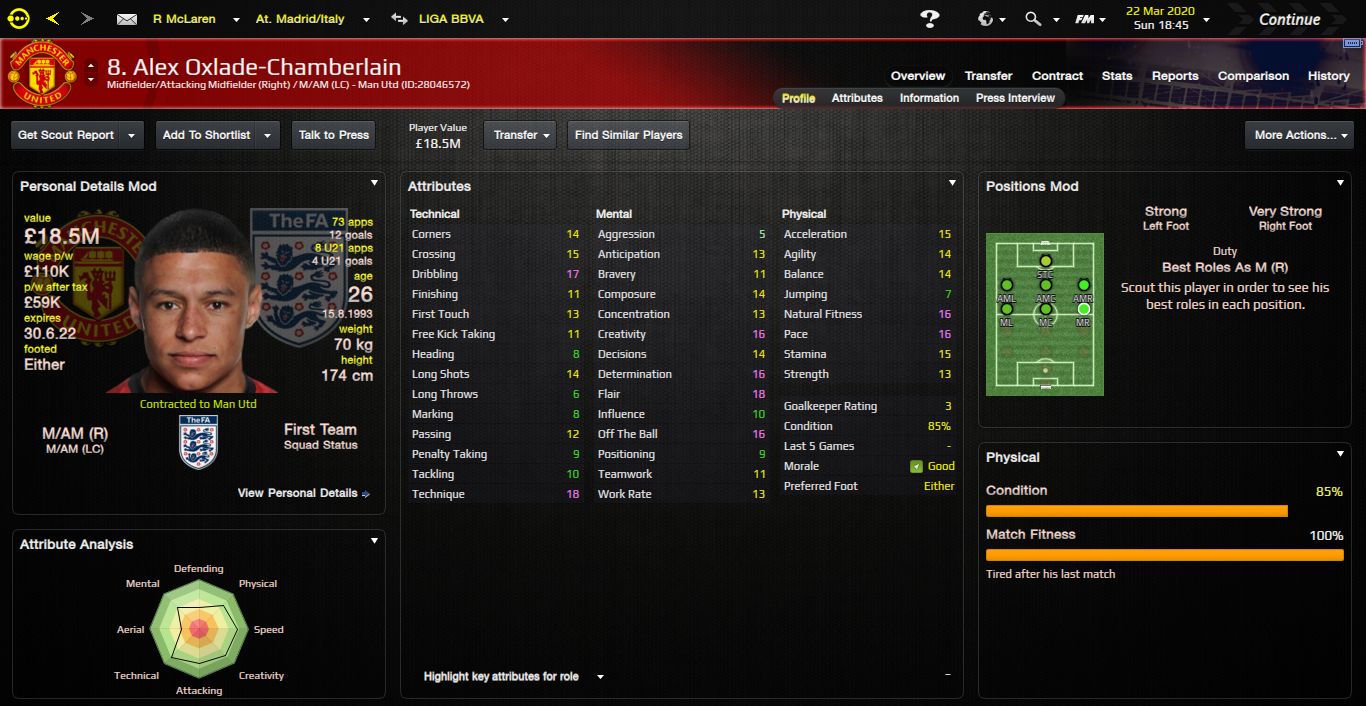Select Talk to Press button
Image resolution: width=1366 pixels, height=706 pixels.
click(x=334, y=135)
